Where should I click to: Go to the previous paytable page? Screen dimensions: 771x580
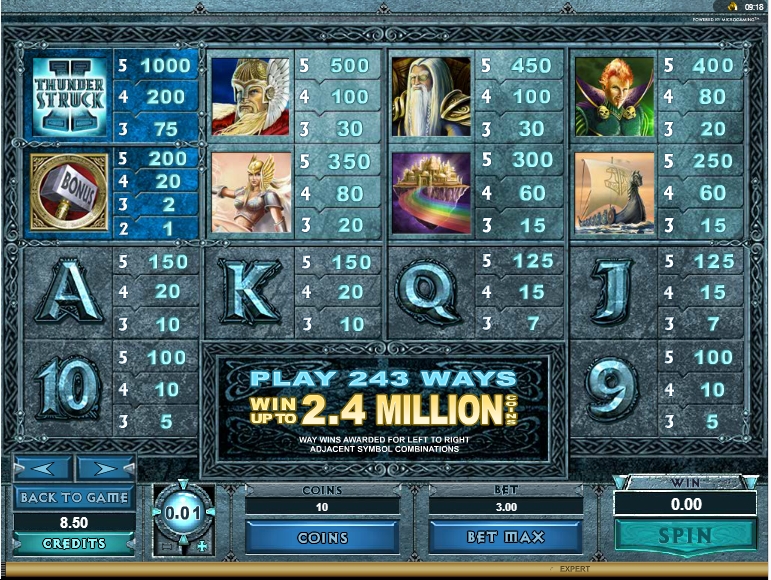[42, 468]
